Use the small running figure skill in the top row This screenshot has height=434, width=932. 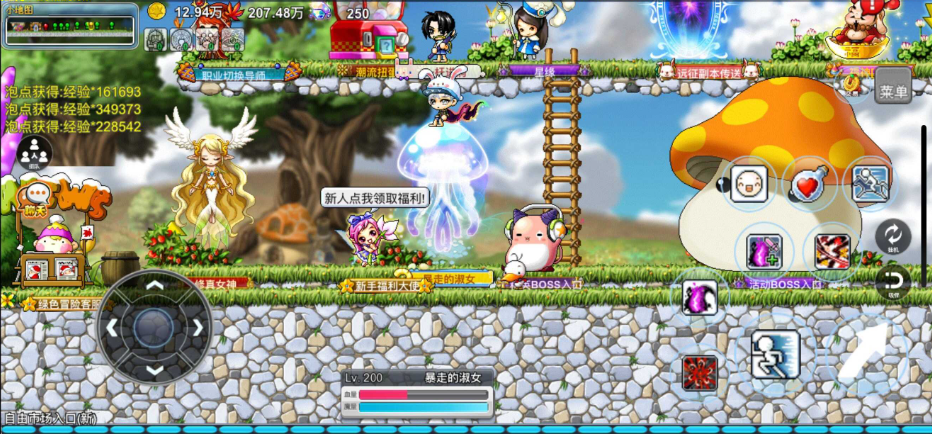[870, 185]
